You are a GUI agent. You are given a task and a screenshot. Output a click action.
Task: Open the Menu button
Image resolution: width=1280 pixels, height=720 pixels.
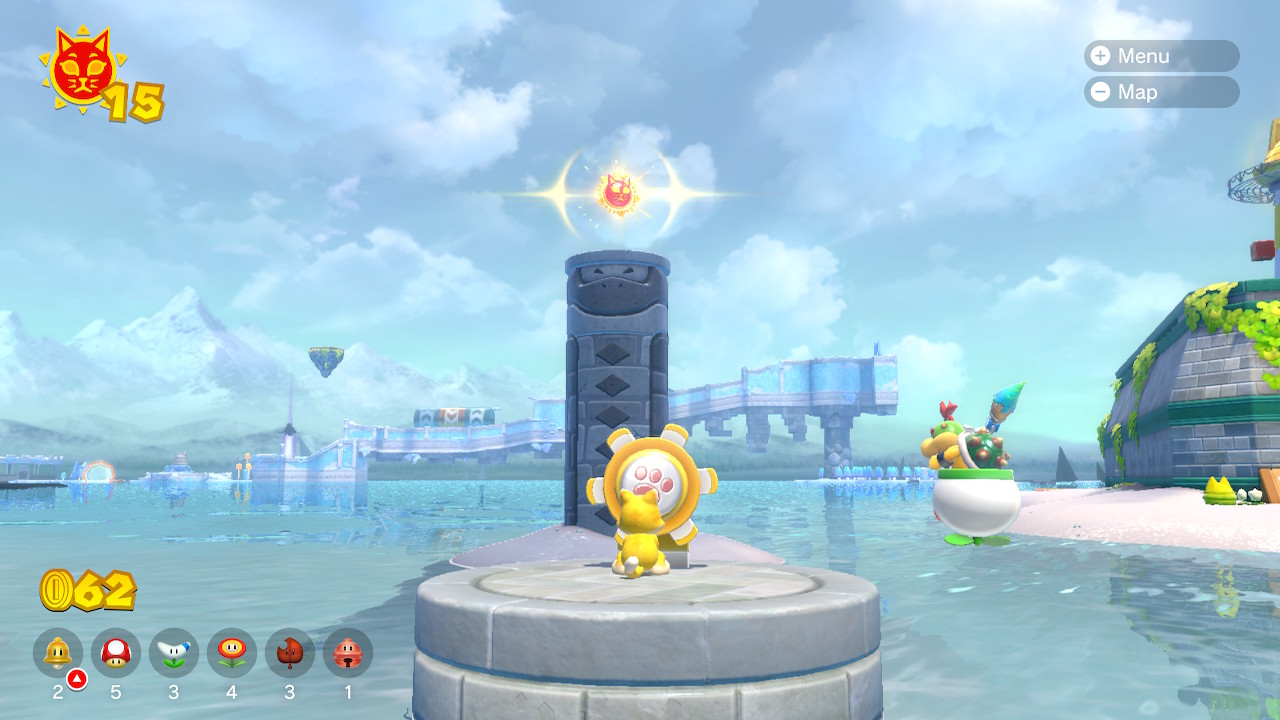pyautogui.click(x=1160, y=56)
